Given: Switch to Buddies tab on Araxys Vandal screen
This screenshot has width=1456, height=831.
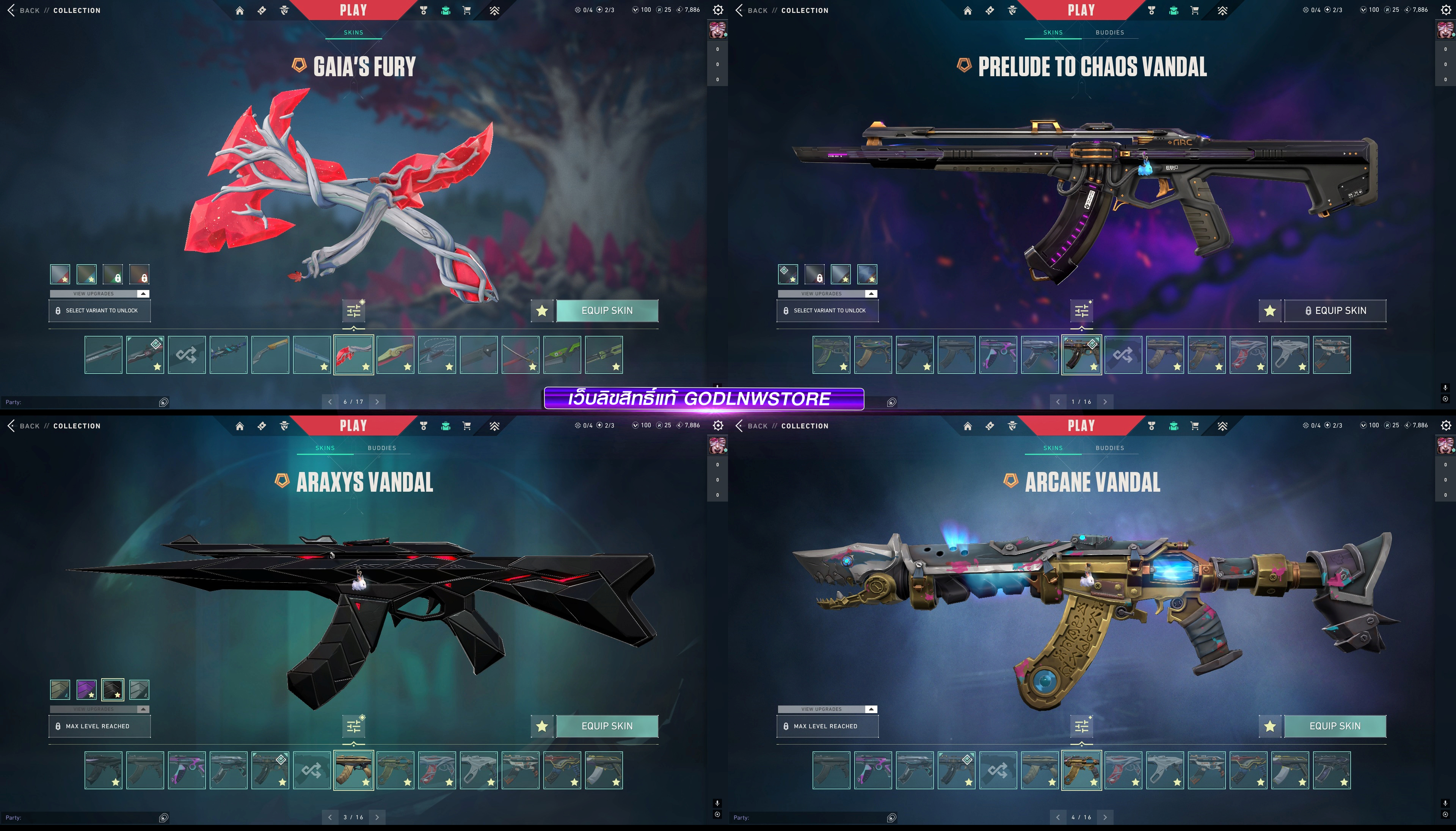Looking at the screenshot, I should tap(381, 448).
